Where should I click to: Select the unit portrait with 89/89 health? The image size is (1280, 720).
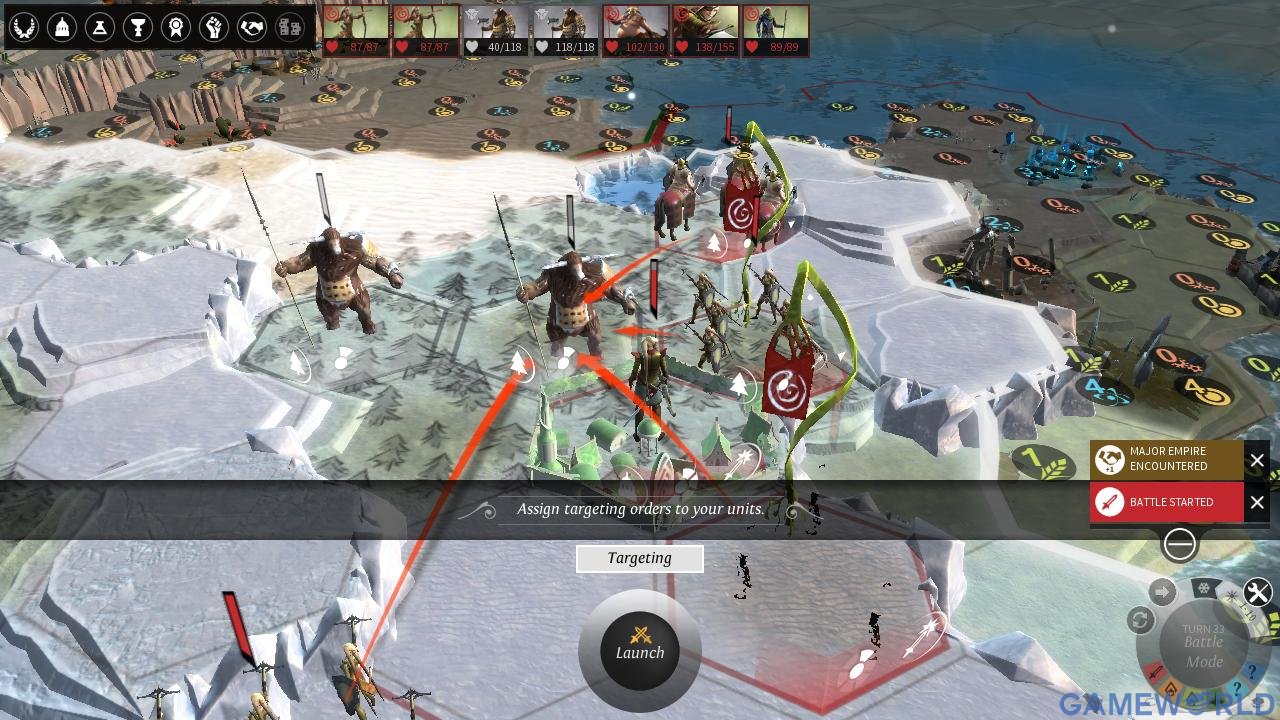pos(776,30)
